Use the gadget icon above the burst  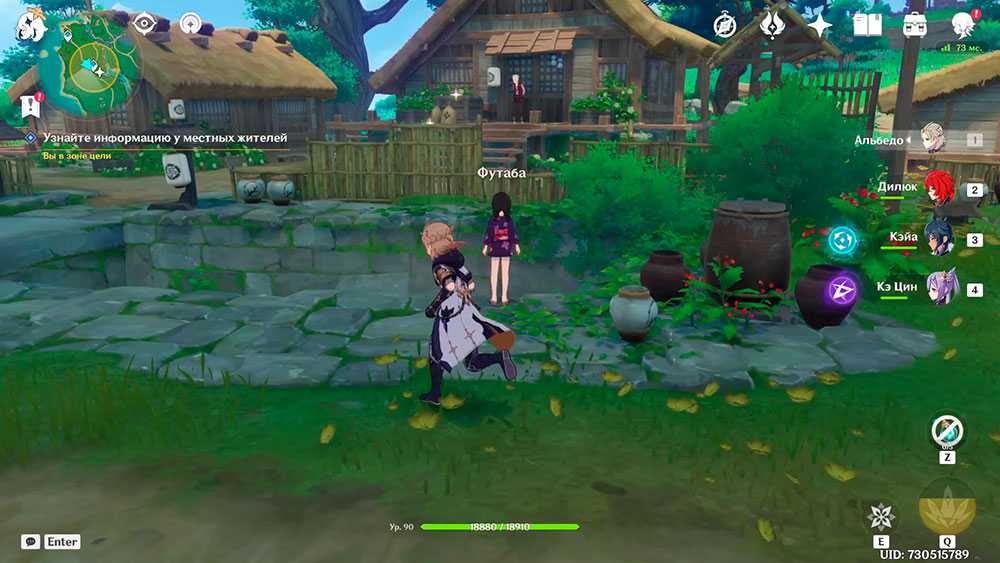pos(946,432)
